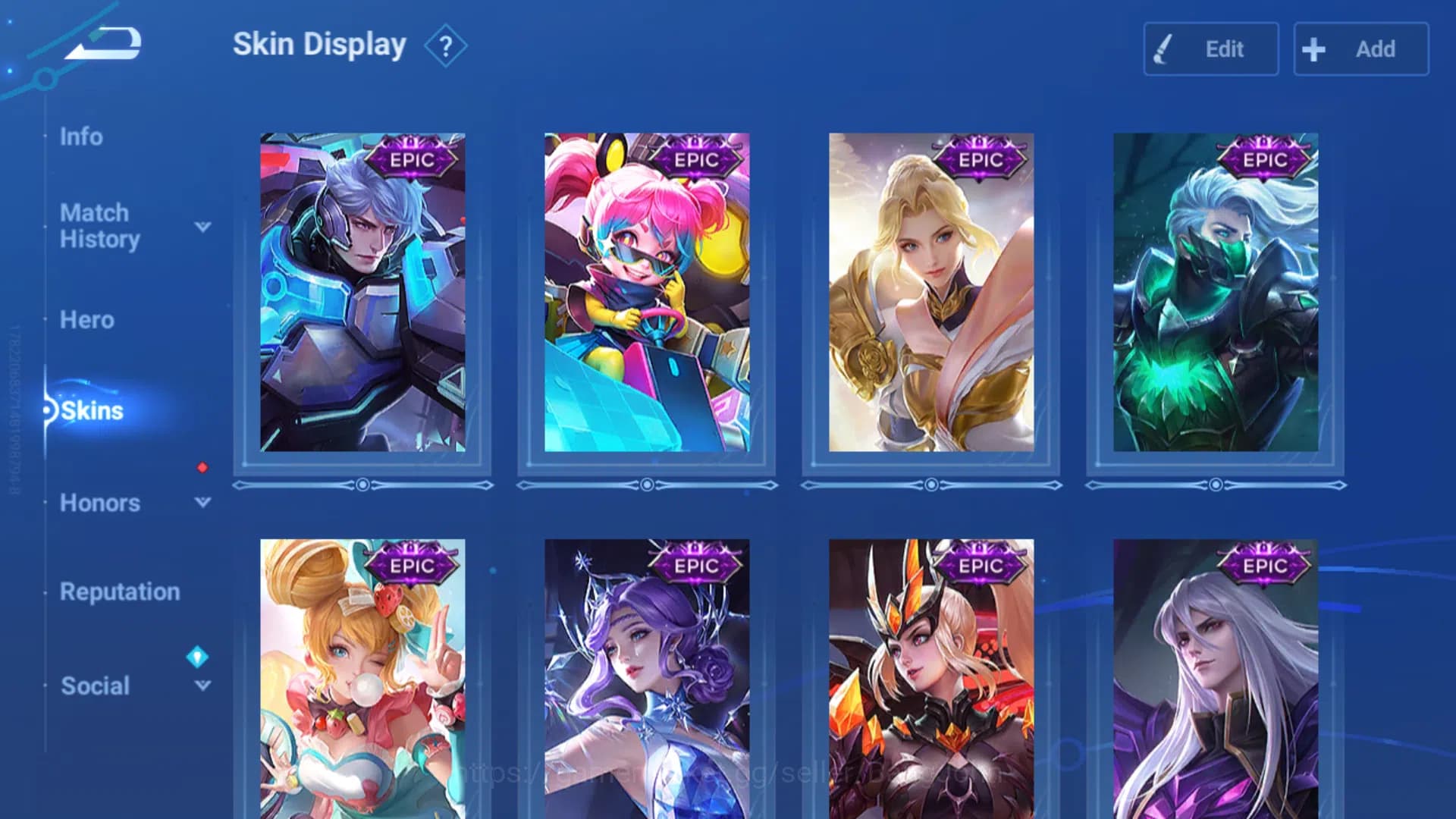
Task: Open the Hero tab
Action: tap(86, 320)
